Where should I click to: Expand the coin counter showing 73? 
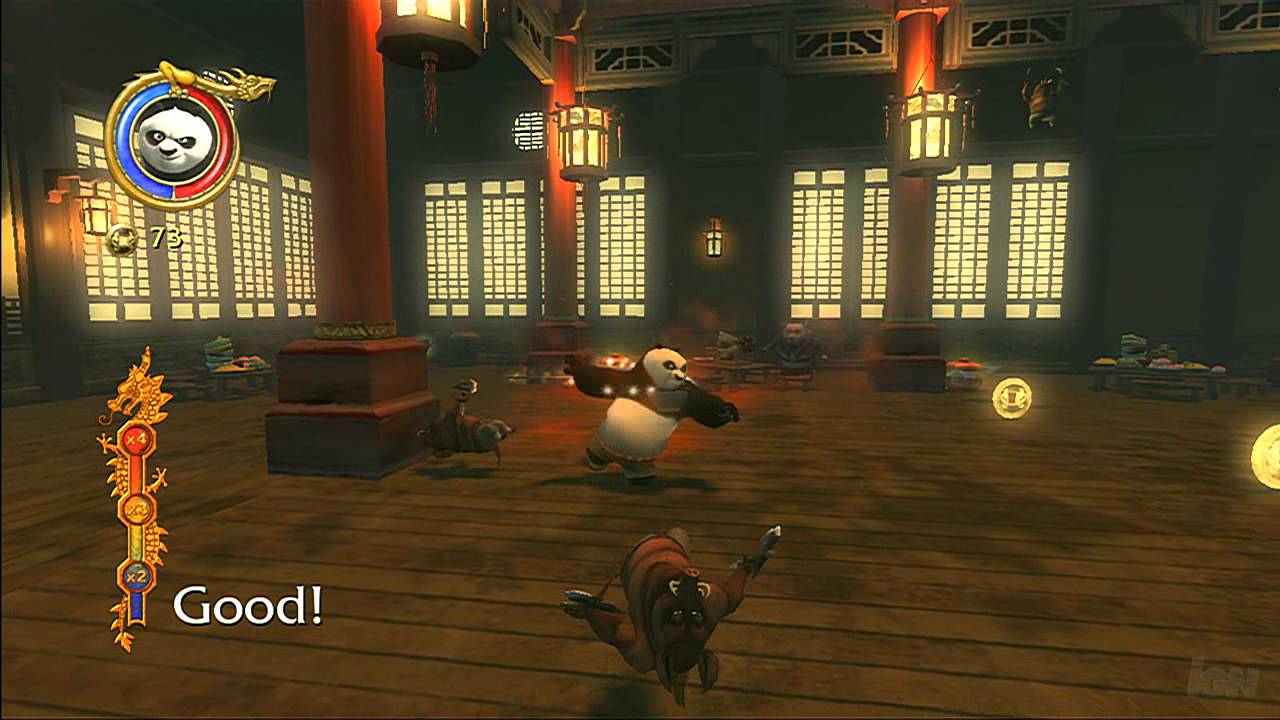point(165,238)
